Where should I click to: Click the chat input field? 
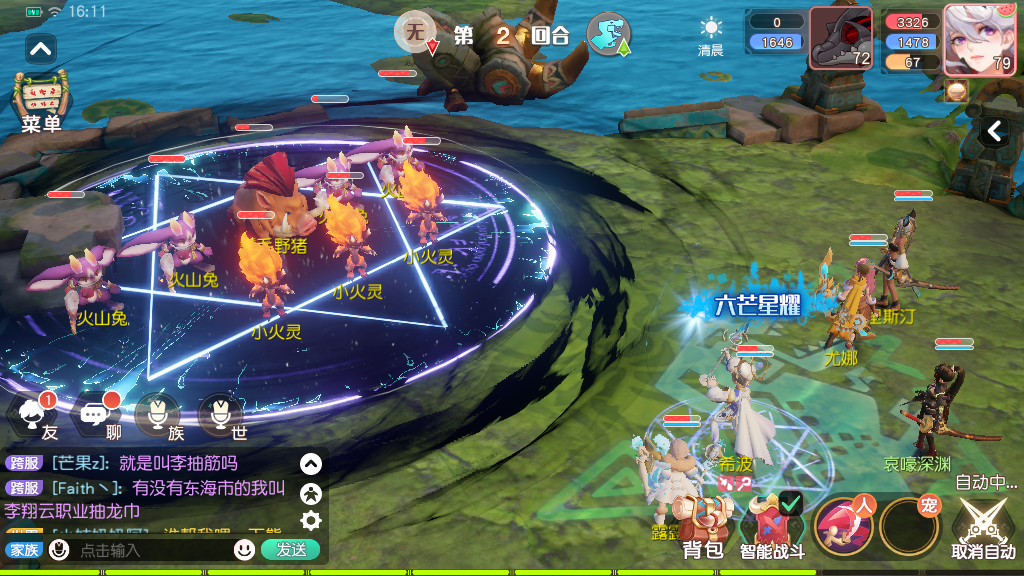(150, 550)
